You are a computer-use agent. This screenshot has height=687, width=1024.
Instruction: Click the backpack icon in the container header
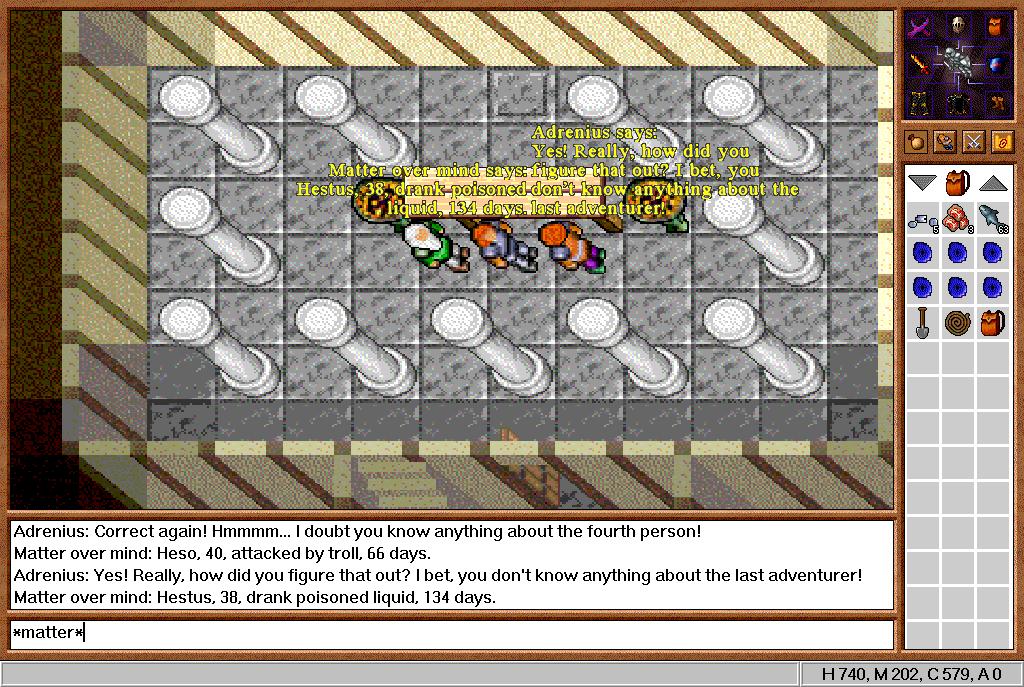point(957,183)
